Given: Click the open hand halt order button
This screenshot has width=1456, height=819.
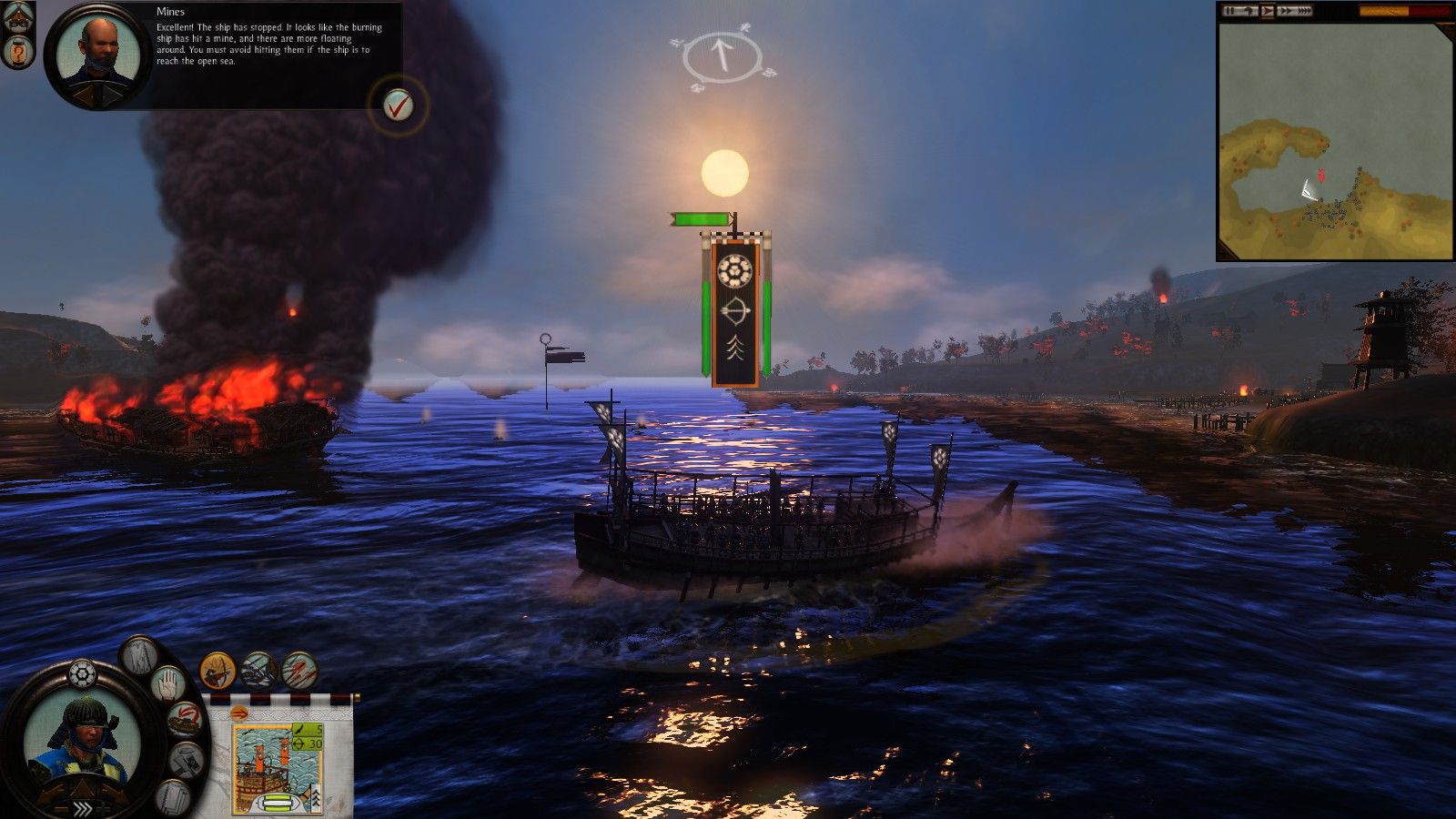Looking at the screenshot, I should (167, 683).
